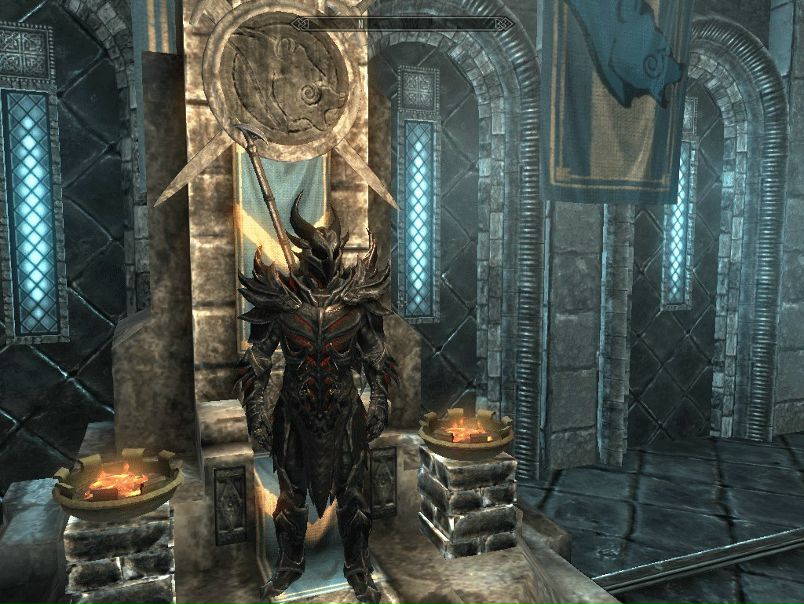804x604 pixels.
Task: Click the compass bar showing North
Action: pyautogui.click(x=401, y=22)
